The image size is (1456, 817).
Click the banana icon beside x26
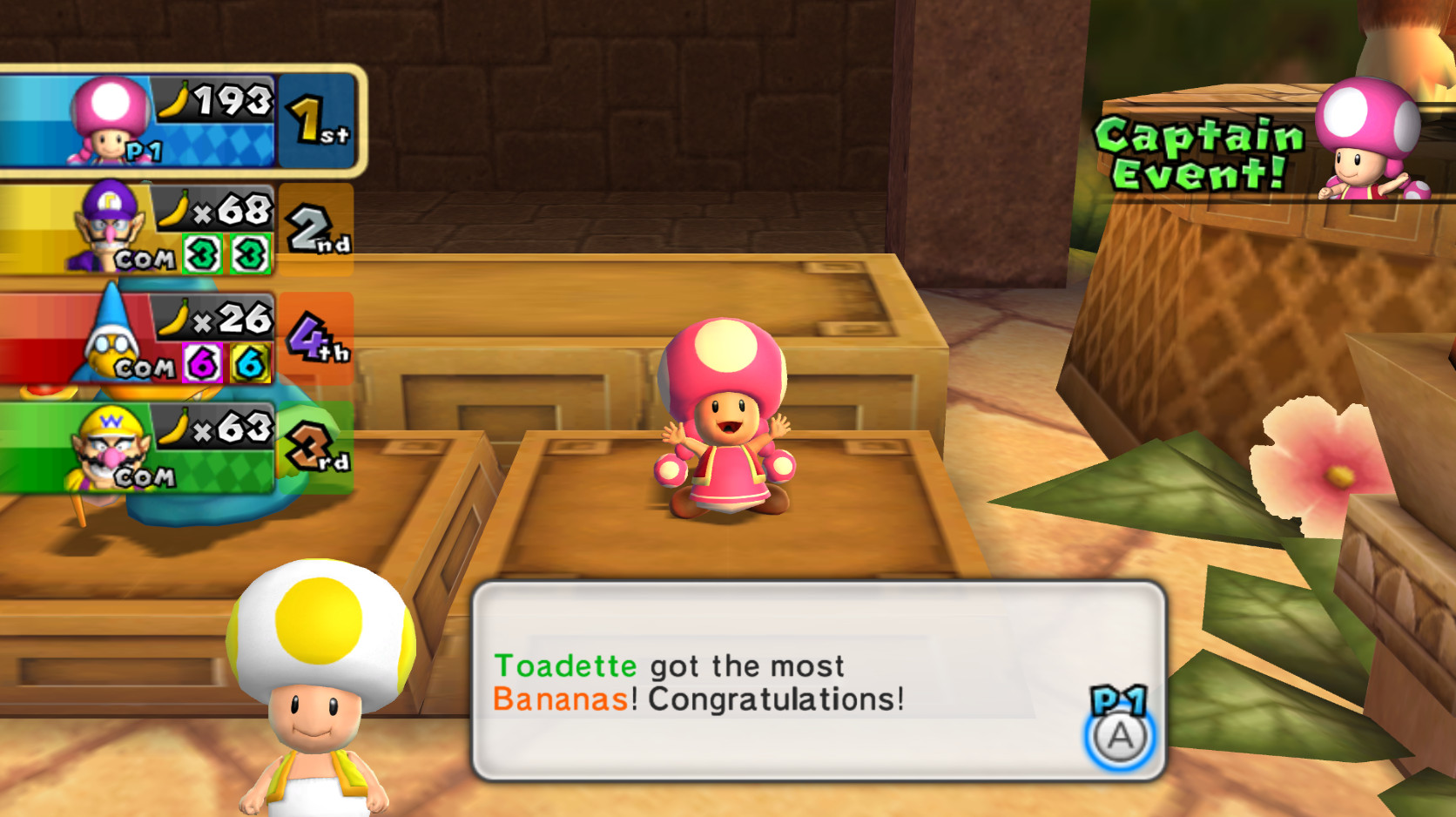(171, 319)
